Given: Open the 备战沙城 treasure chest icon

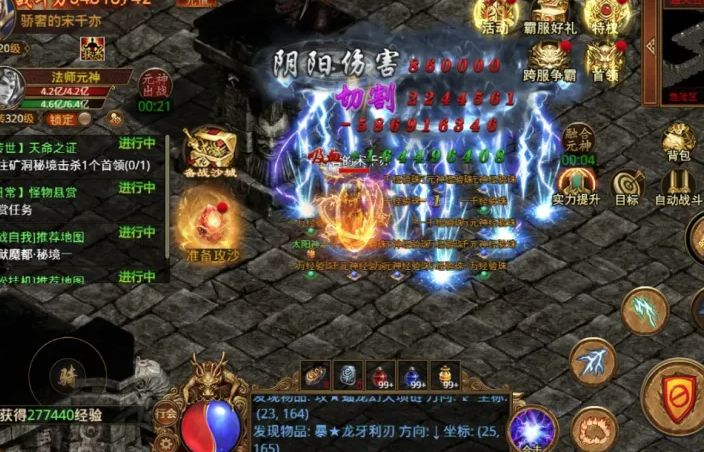Looking at the screenshot, I should pyautogui.click(x=210, y=152).
